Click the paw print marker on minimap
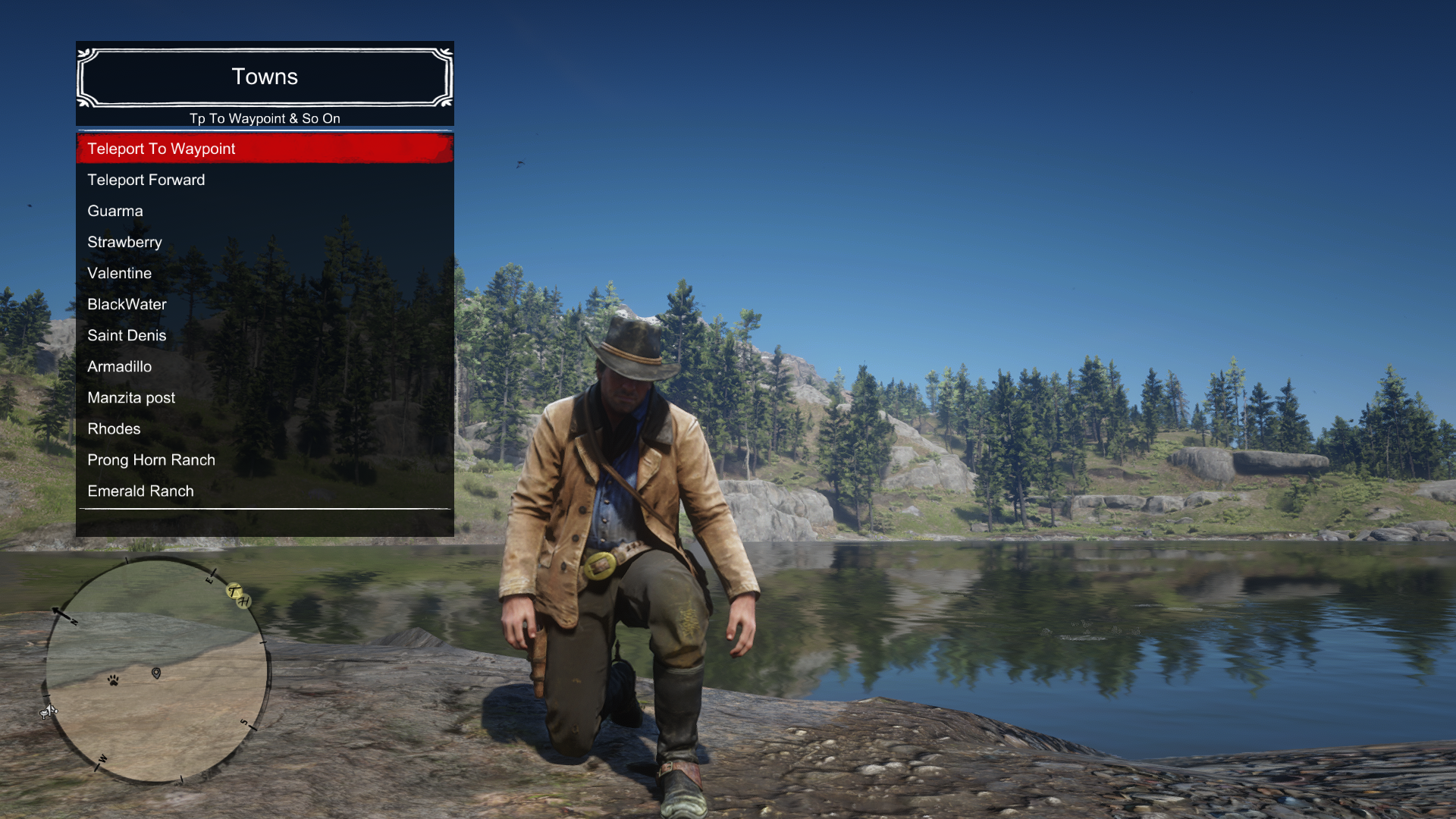Viewport: 1456px width, 819px height. point(113,680)
